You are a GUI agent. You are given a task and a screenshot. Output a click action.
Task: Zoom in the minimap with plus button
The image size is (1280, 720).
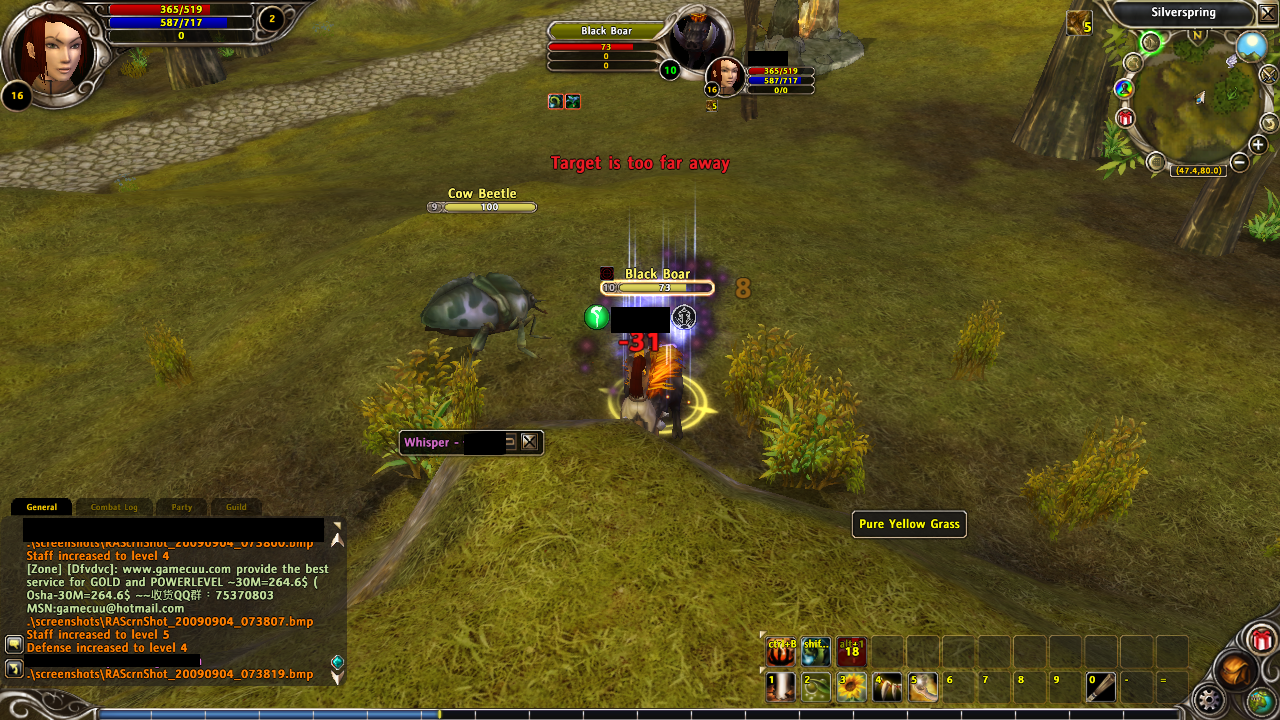pos(1258,145)
